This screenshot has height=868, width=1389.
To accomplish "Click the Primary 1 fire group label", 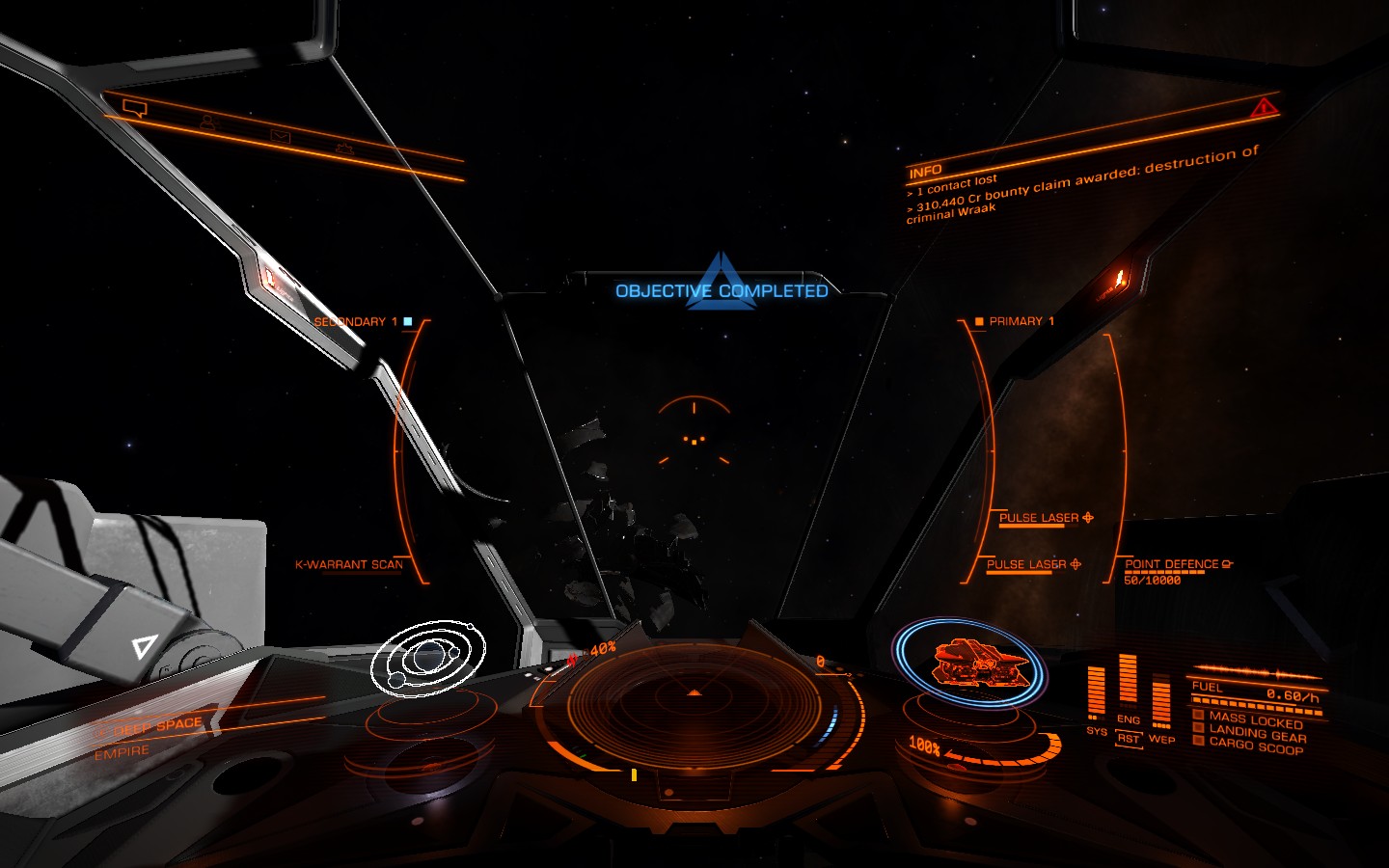I will click(x=1021, y=321).
